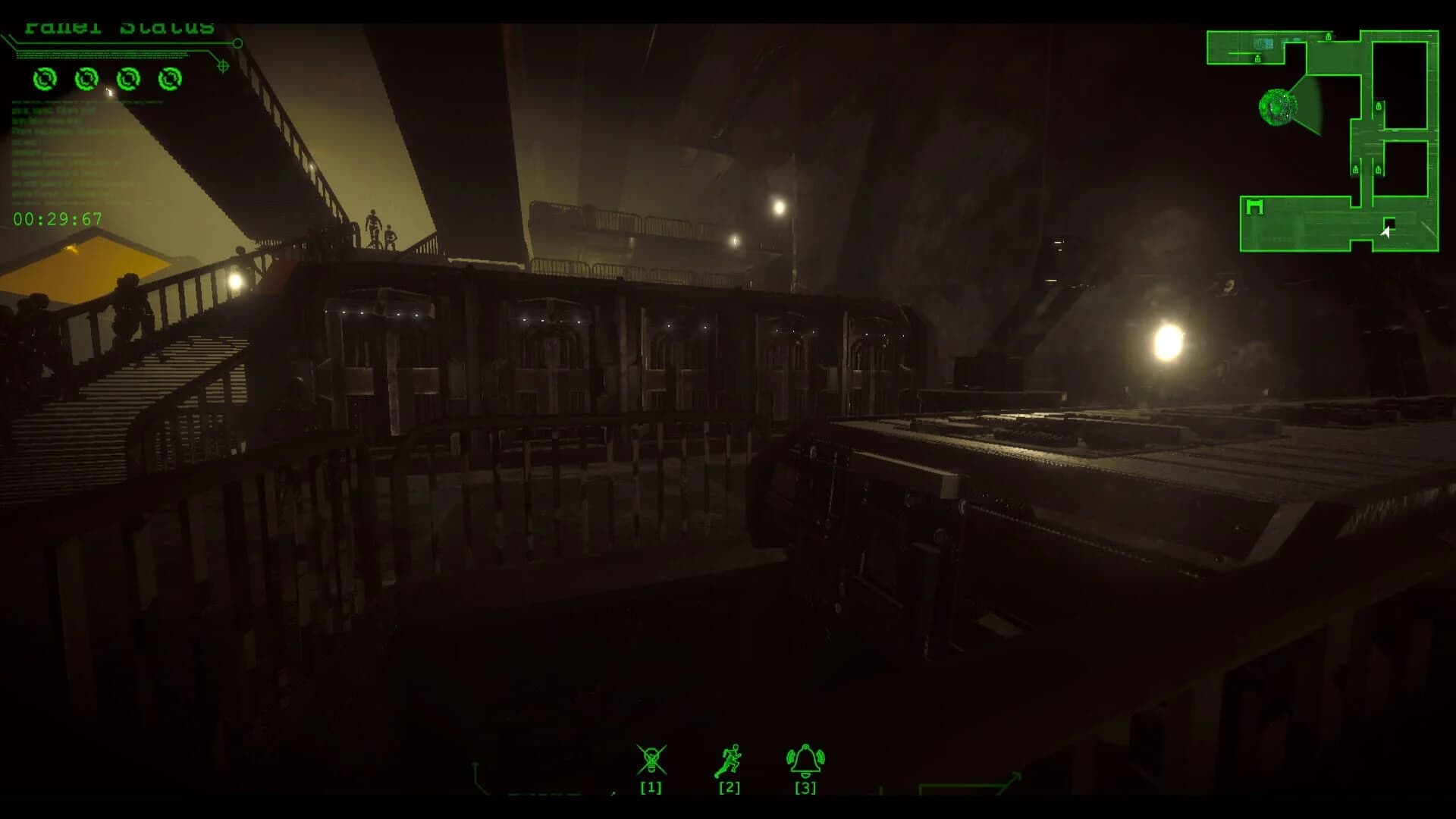Click the first Panel Status spinner icon
Screen dimensions: 1456x819
(45, 80)
